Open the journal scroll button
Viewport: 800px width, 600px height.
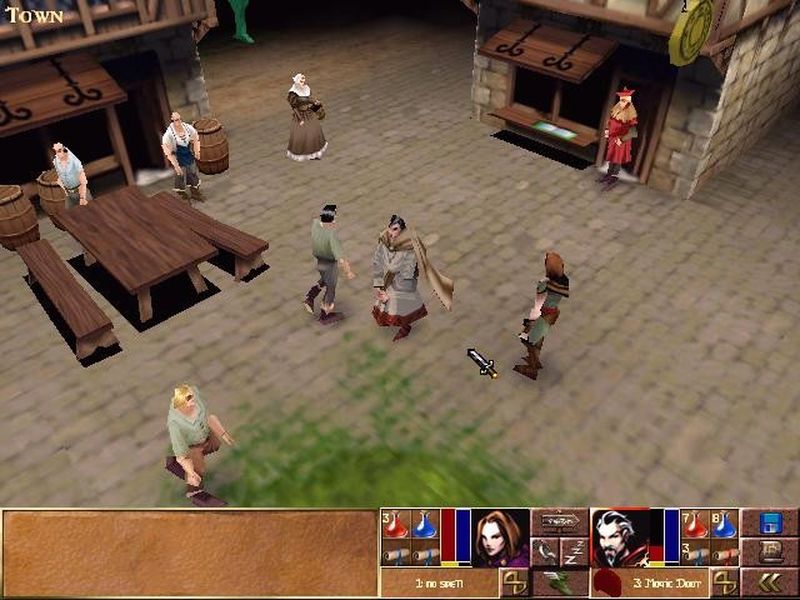tap(769, 552)
